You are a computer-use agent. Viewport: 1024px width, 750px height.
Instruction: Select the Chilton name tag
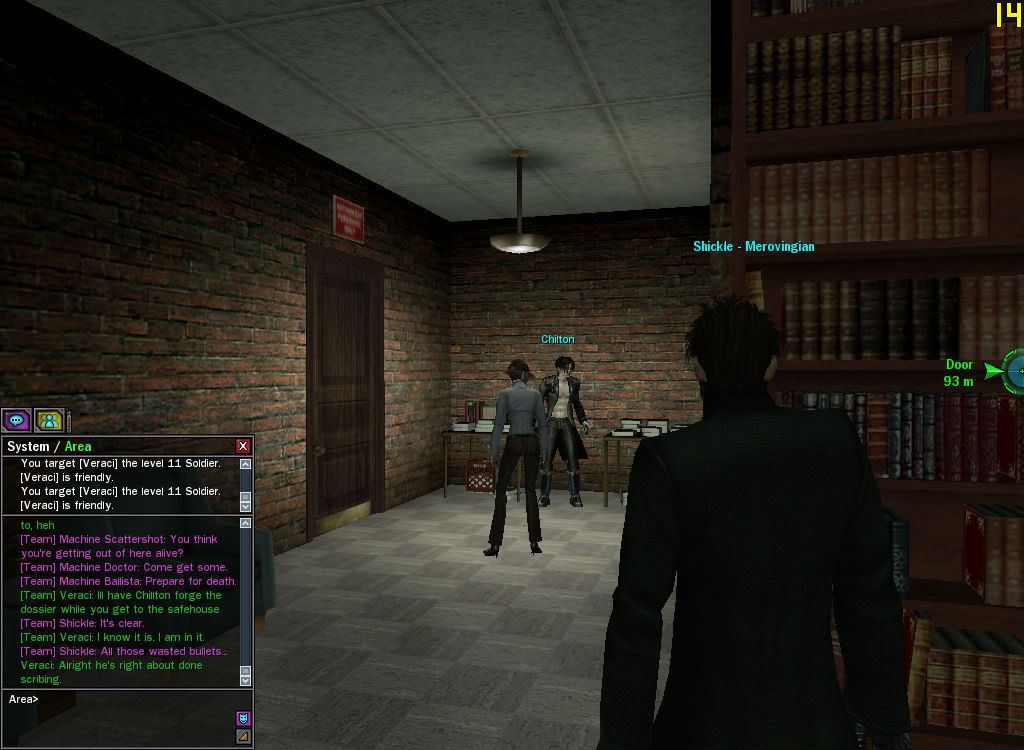[557, 339]
